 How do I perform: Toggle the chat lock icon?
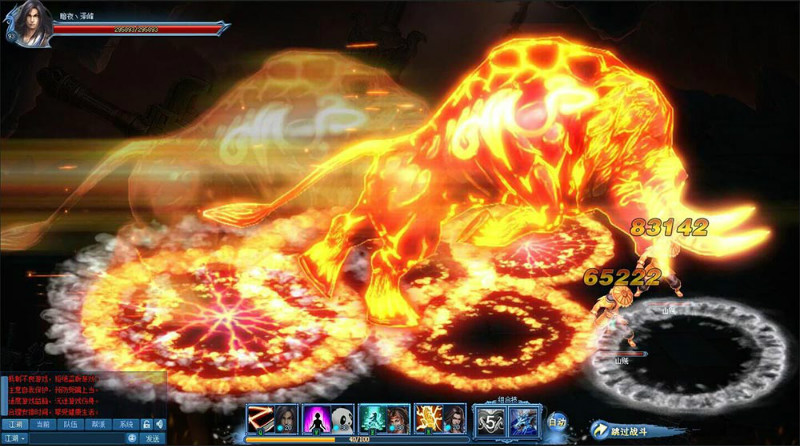pos(146,425)
